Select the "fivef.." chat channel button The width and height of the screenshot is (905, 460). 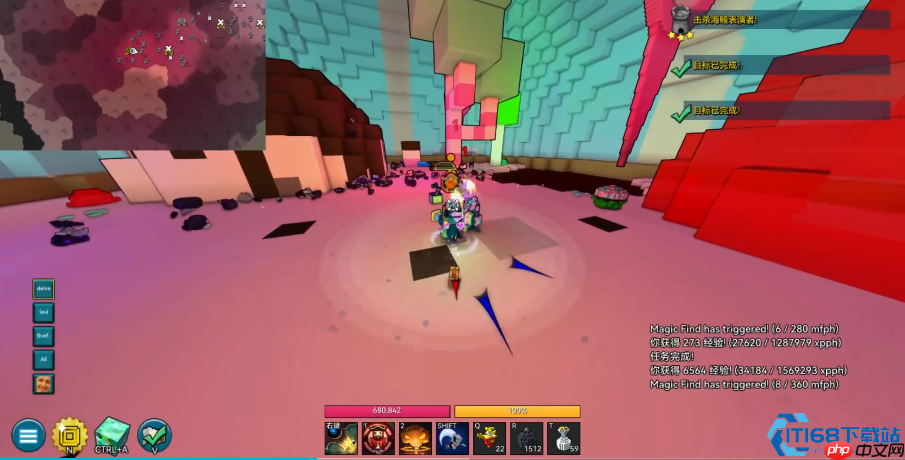tap(43, 336)
